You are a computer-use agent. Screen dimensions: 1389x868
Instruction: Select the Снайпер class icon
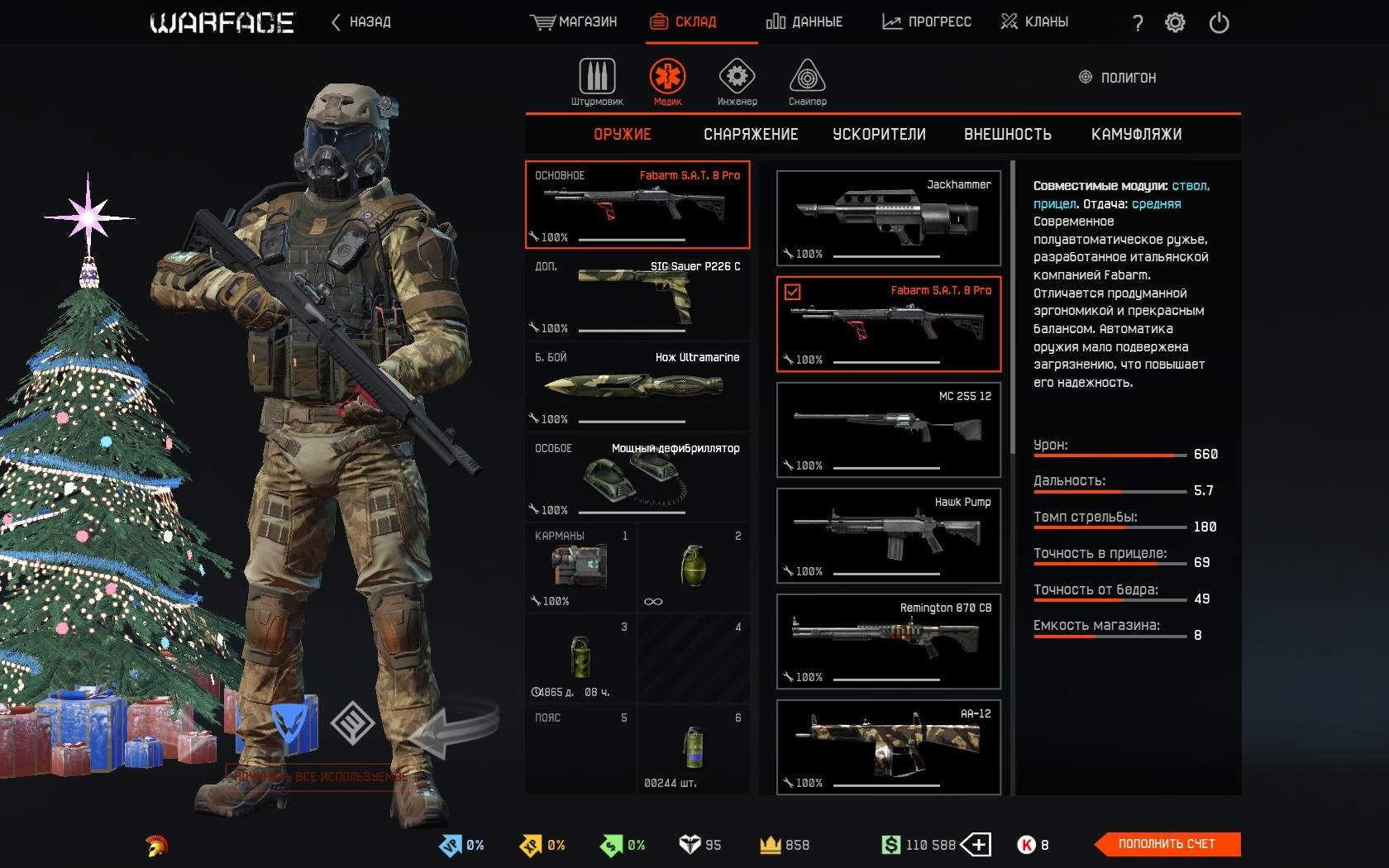(804, 79)
